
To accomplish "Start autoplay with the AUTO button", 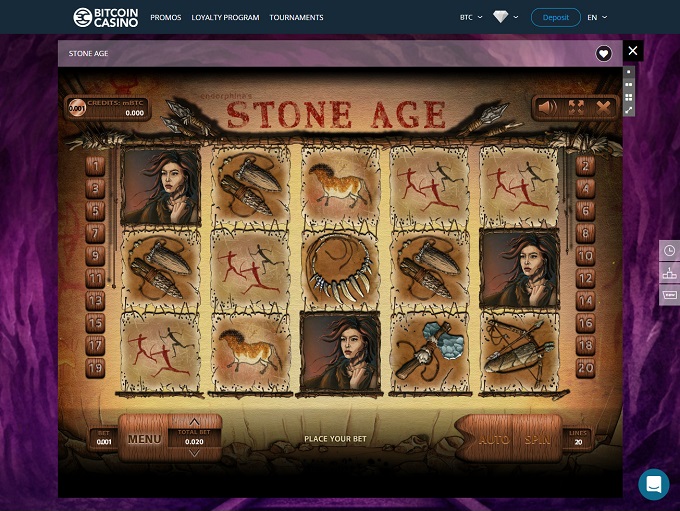I will tap(493, 438).
